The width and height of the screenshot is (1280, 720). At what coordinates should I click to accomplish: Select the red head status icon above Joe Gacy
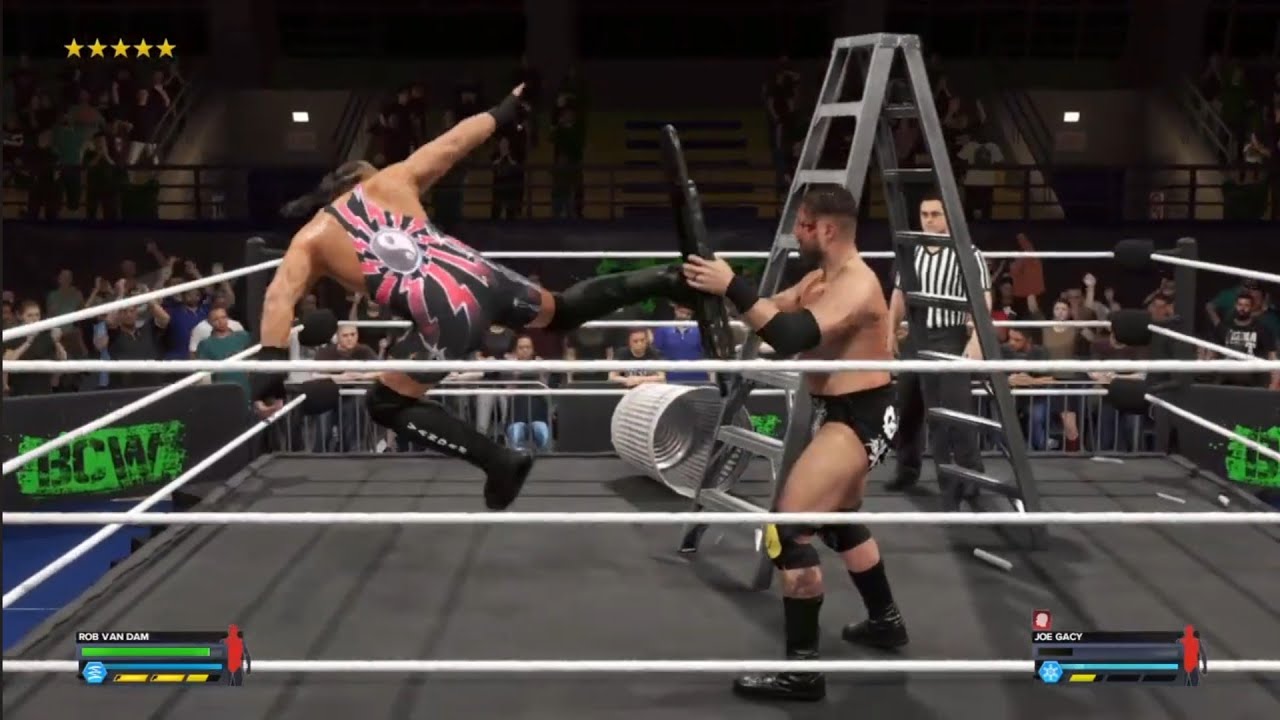(x=1040, y=620)
